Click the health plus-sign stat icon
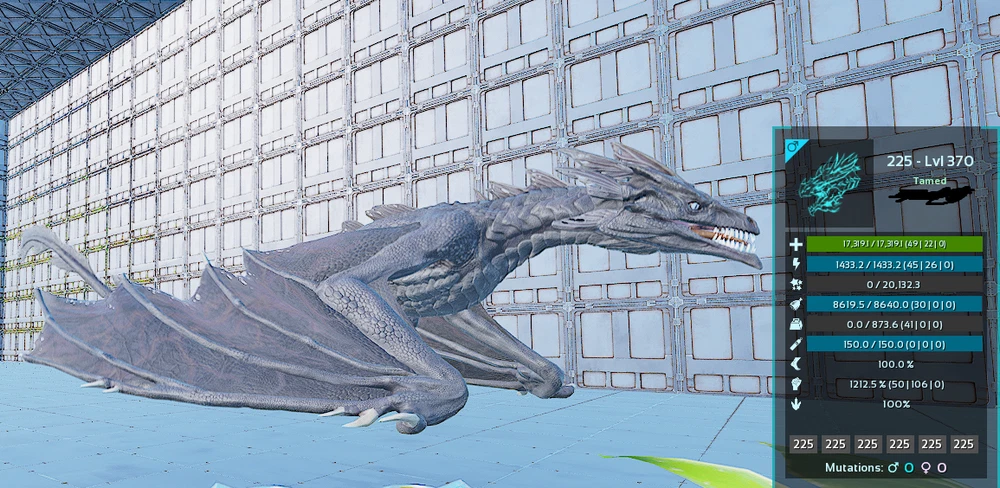This screenshot has height=488, width=1000. (796, 244)
